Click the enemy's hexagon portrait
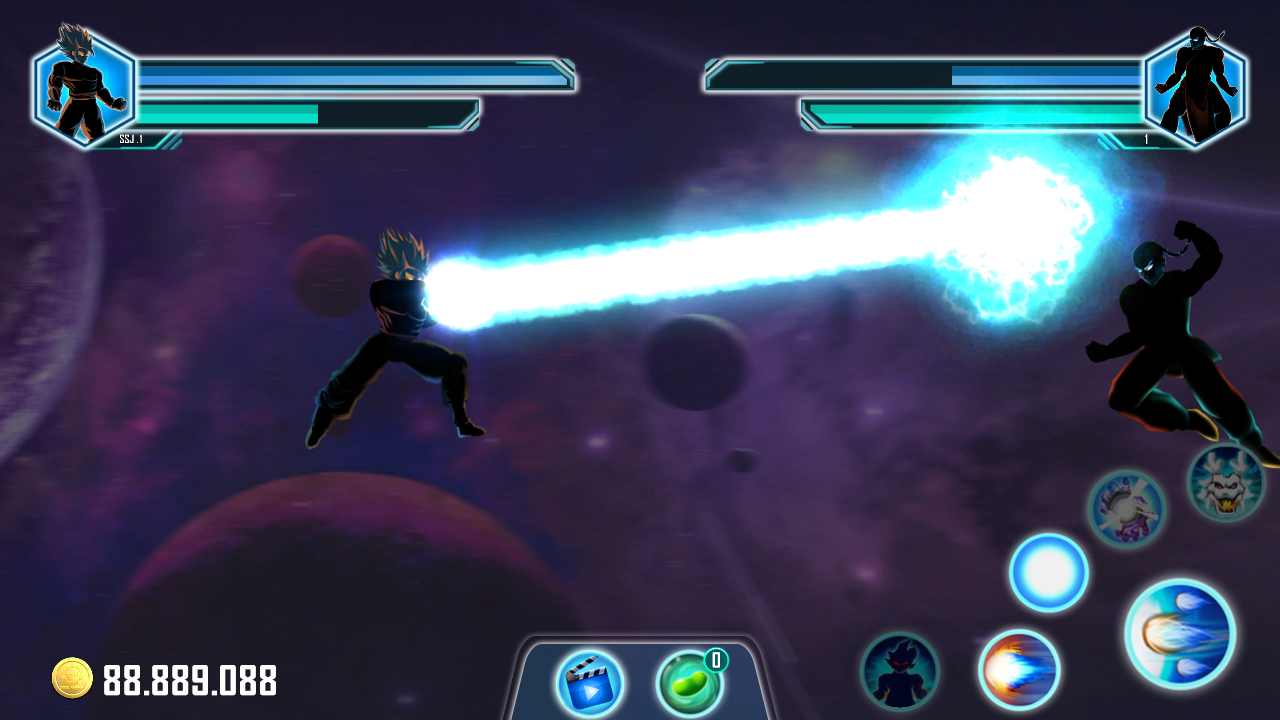1280x720 pixels. (x=1194, y=87)
